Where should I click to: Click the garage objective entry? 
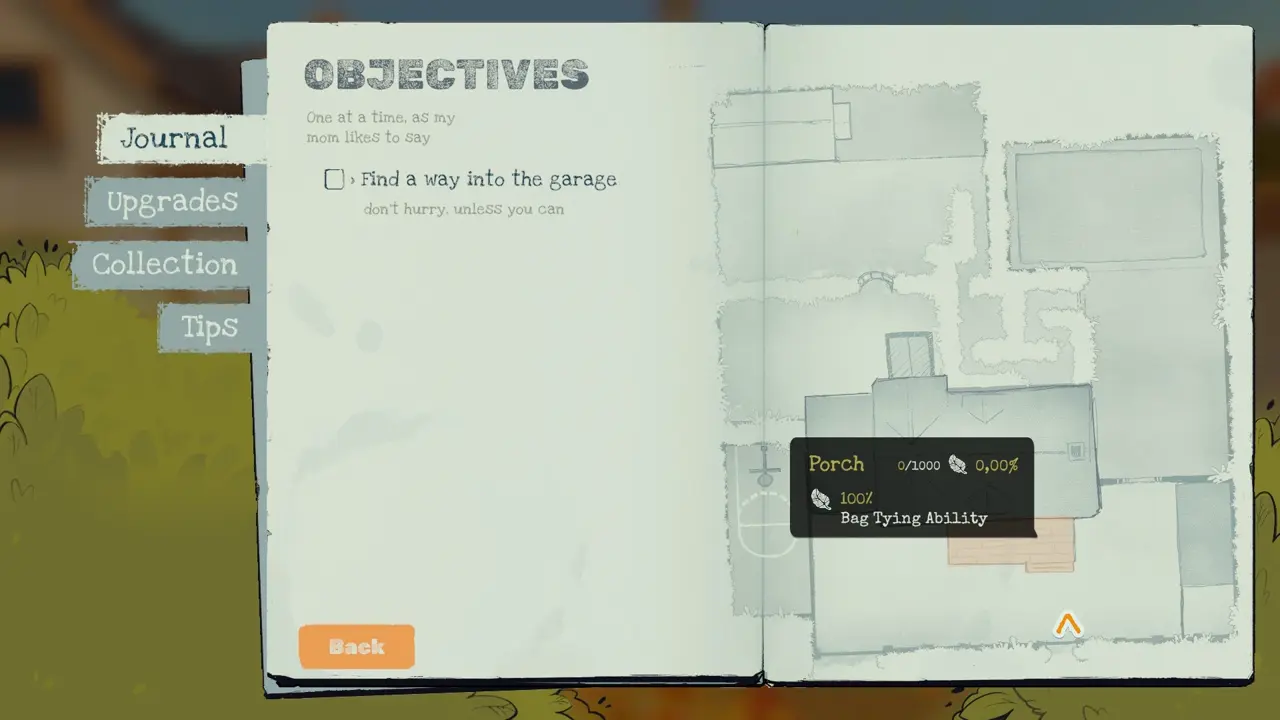click(x=488, y=180)
